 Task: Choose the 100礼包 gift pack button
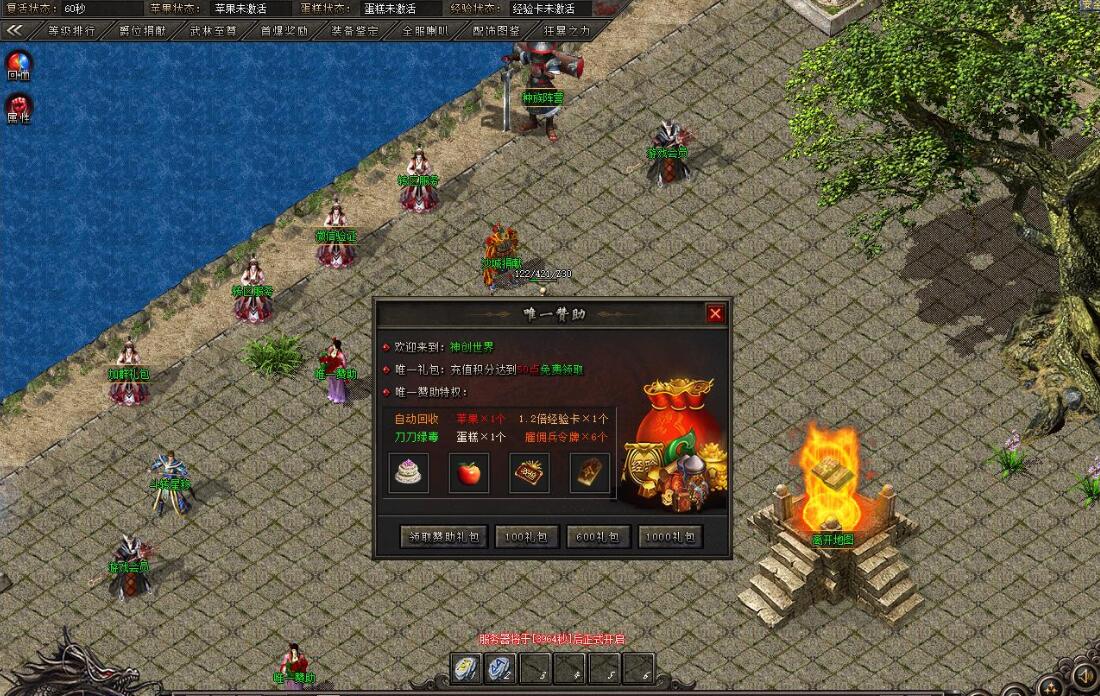pos(526,537)
